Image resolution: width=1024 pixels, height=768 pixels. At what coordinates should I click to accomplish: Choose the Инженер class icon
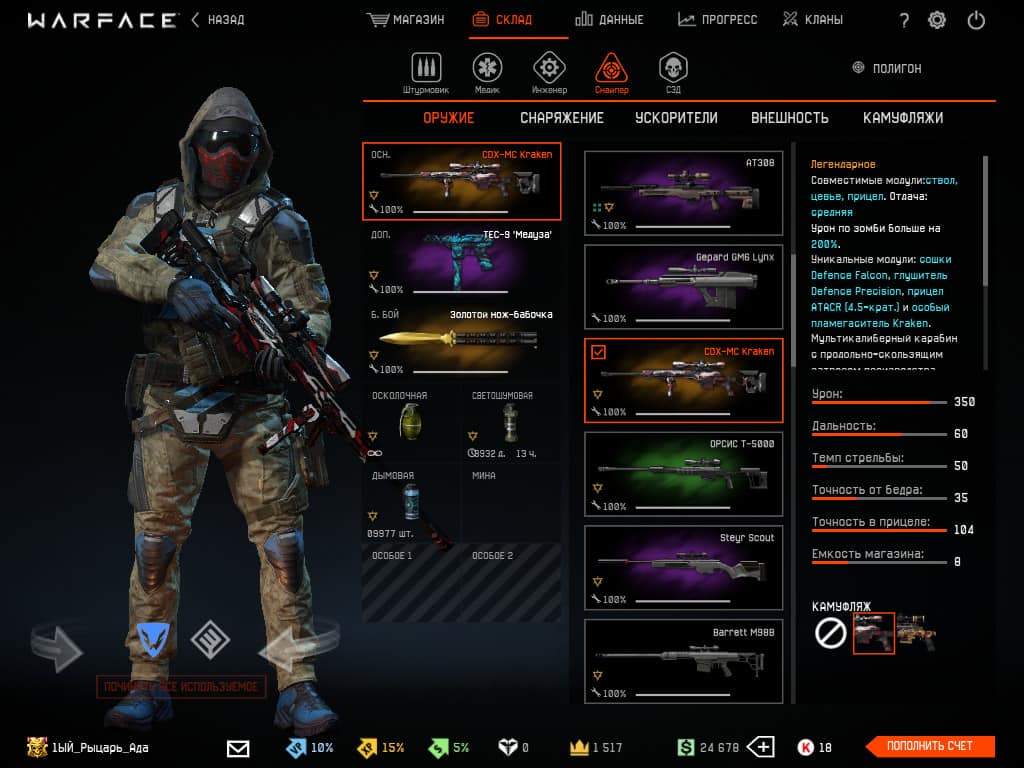coord(548,70)
